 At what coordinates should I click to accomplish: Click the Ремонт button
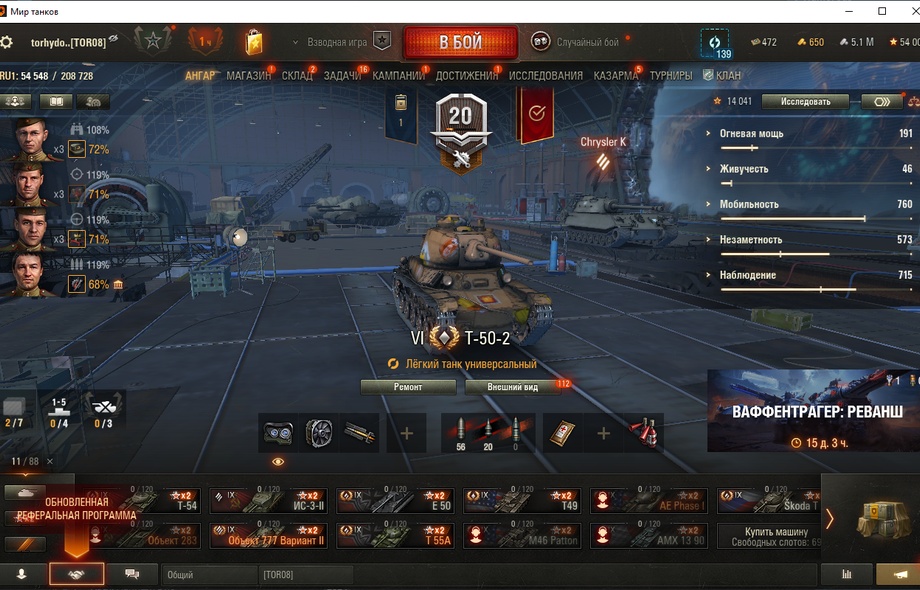click(408, 387)
